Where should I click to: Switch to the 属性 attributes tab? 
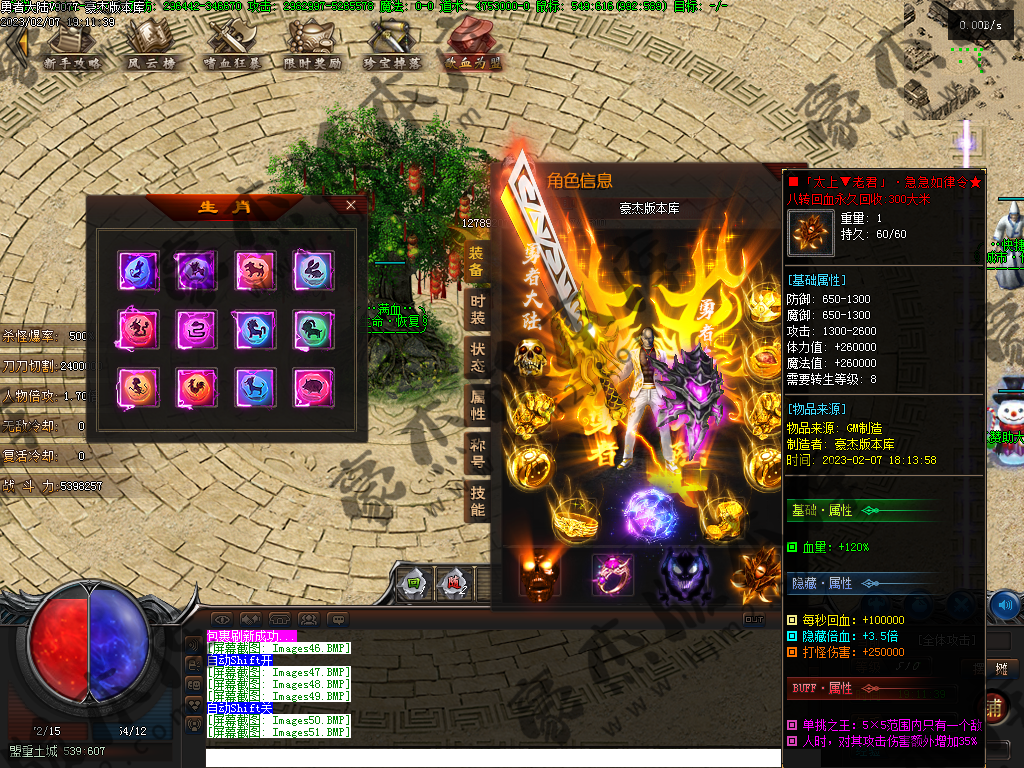point(477,403)
